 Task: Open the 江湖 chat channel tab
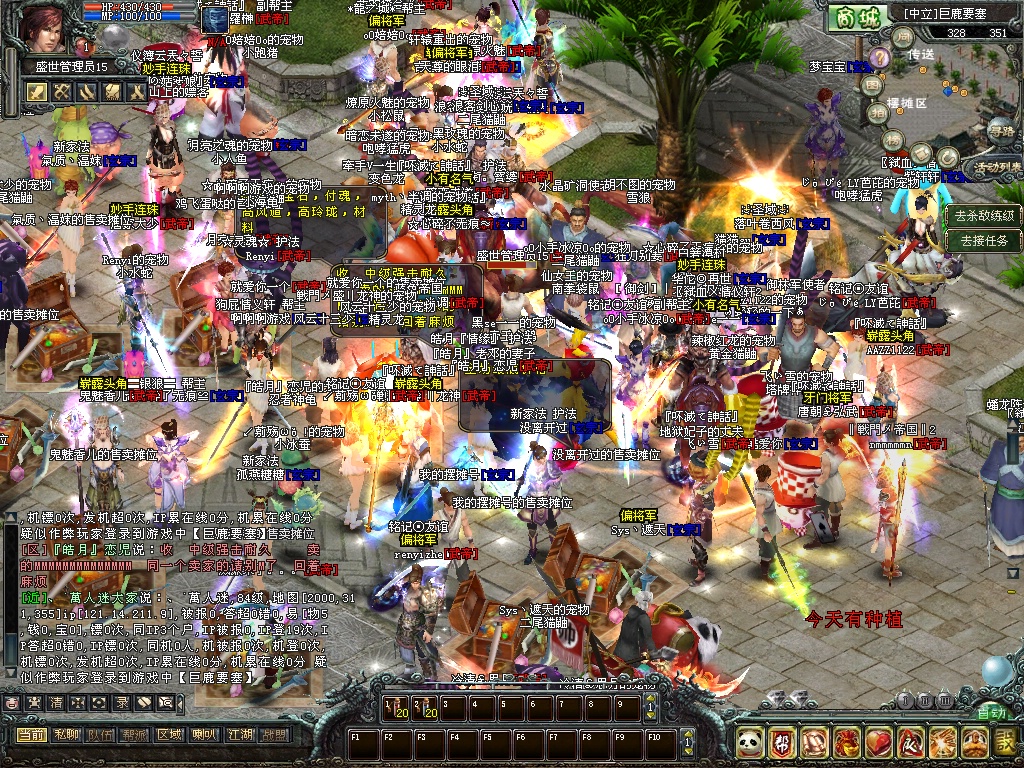(x=238, y=735)
